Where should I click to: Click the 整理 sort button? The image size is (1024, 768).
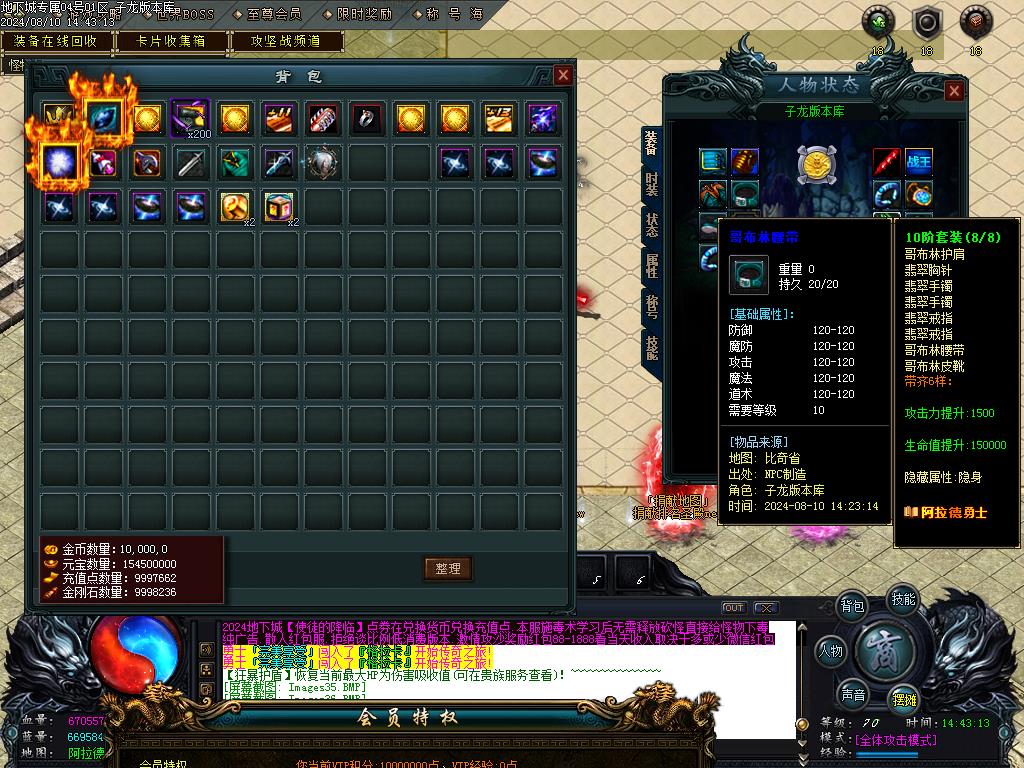[x=447, y=568]
